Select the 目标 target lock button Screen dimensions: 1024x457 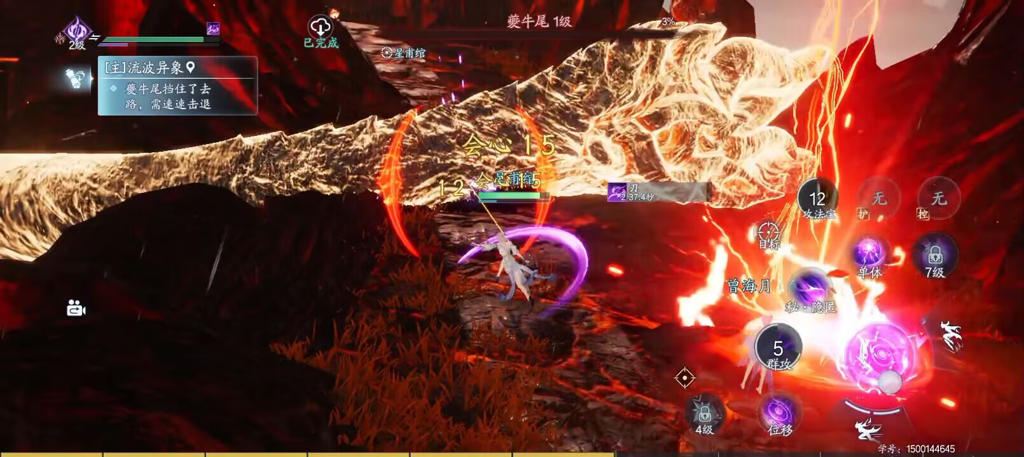[769, 234]
